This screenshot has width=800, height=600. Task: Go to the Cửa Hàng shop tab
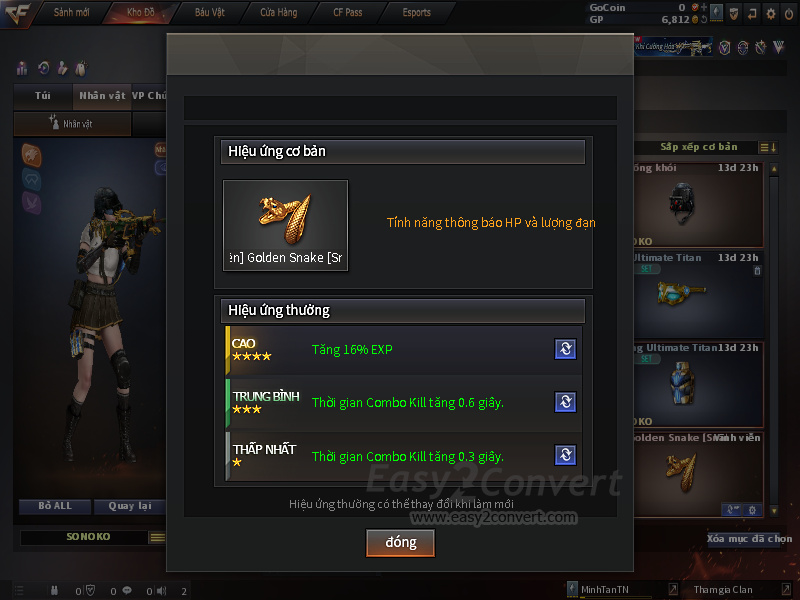click(278, 13)
